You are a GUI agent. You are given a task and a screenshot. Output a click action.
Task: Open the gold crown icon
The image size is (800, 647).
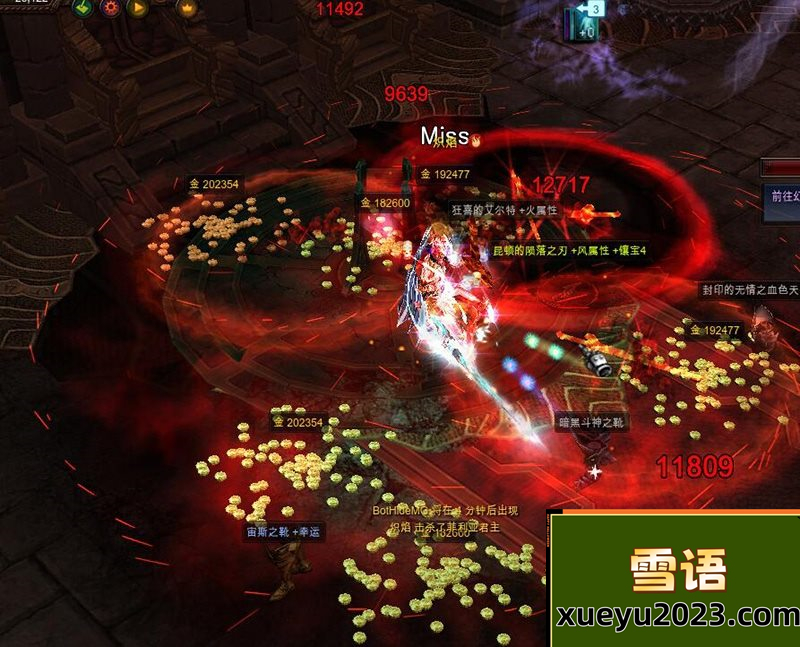[x=186, y=8]
